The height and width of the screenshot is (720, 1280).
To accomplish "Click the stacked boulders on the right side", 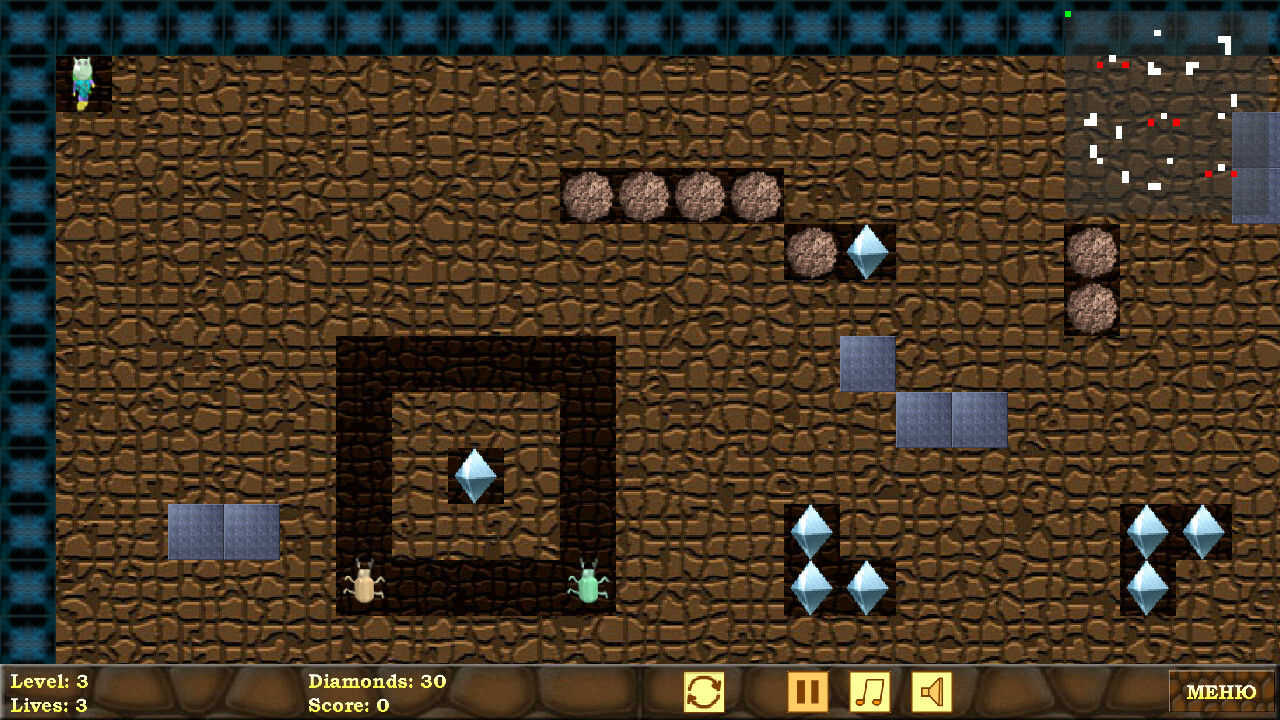I will click(x=1094, y=280).
